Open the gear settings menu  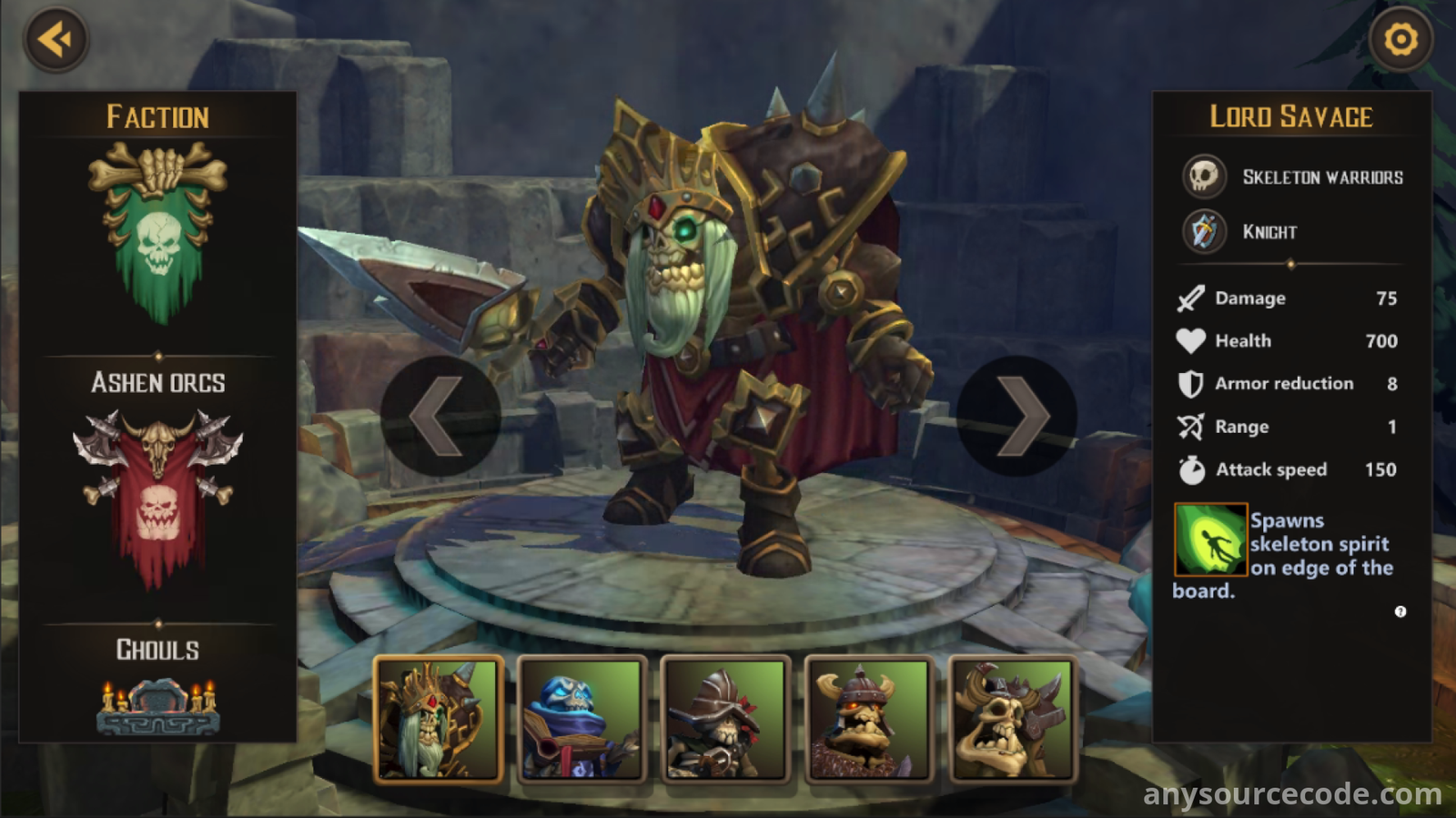pyautogui.click(x=1400, y=40)
